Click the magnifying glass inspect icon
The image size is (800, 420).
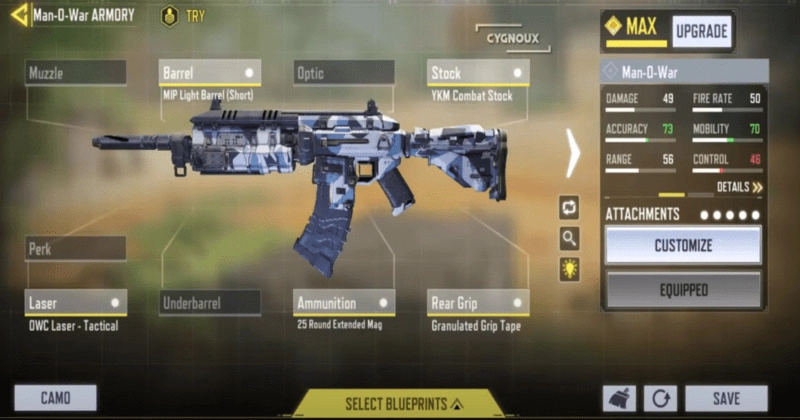[569, 238]
